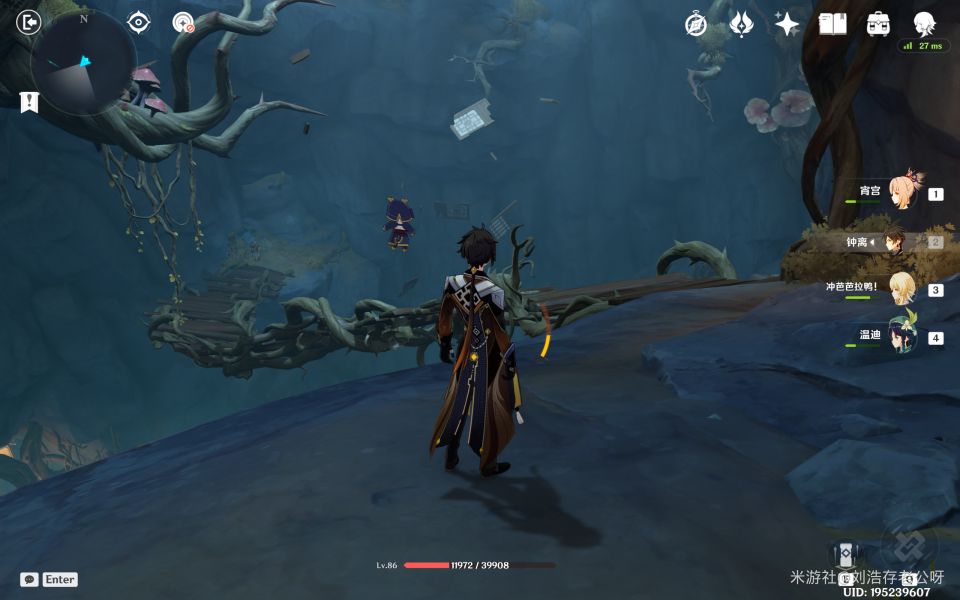This screenshot has height=600, width=960.
Task: Open the four-point star Wish icon
Action: [x=787, y=24]
